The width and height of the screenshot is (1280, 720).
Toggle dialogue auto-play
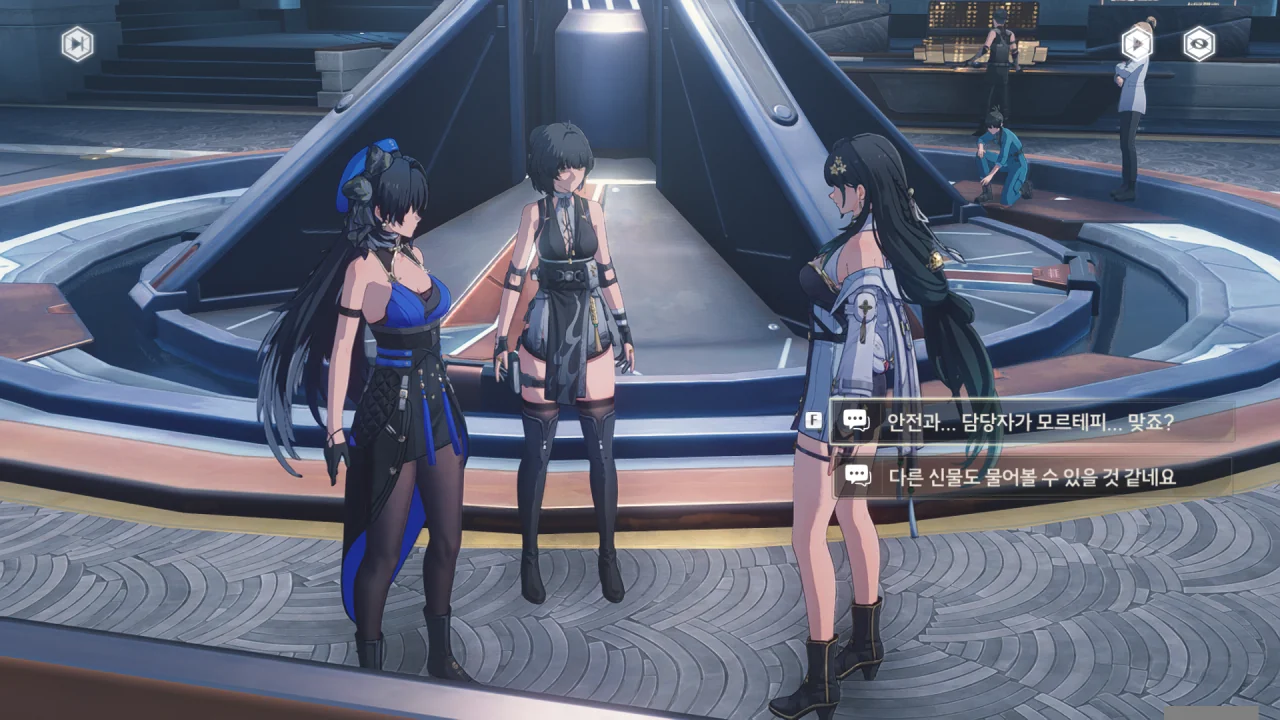pyautogui.click(x=1137, y=44)
